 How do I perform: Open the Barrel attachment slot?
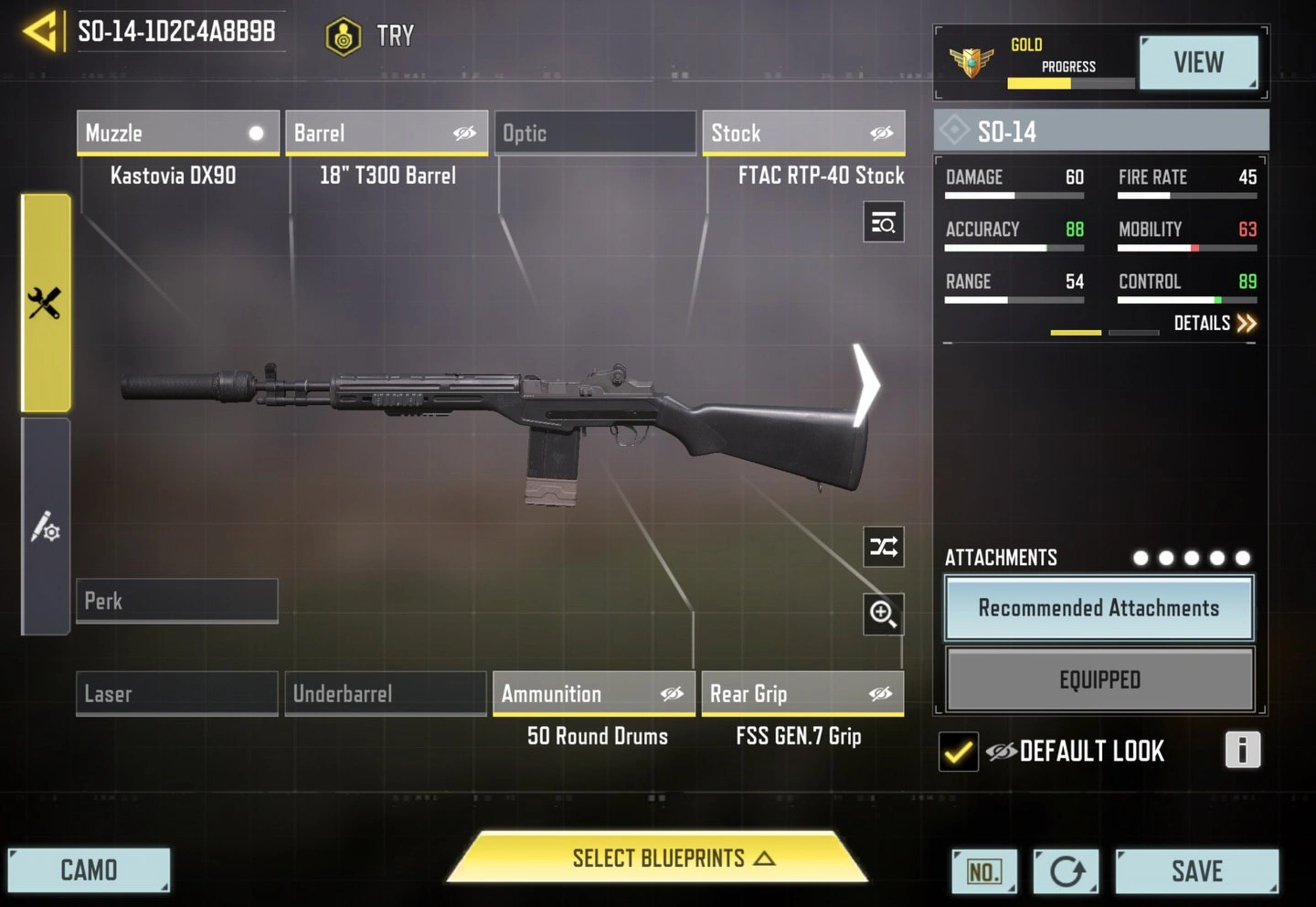tap(387, 133)
